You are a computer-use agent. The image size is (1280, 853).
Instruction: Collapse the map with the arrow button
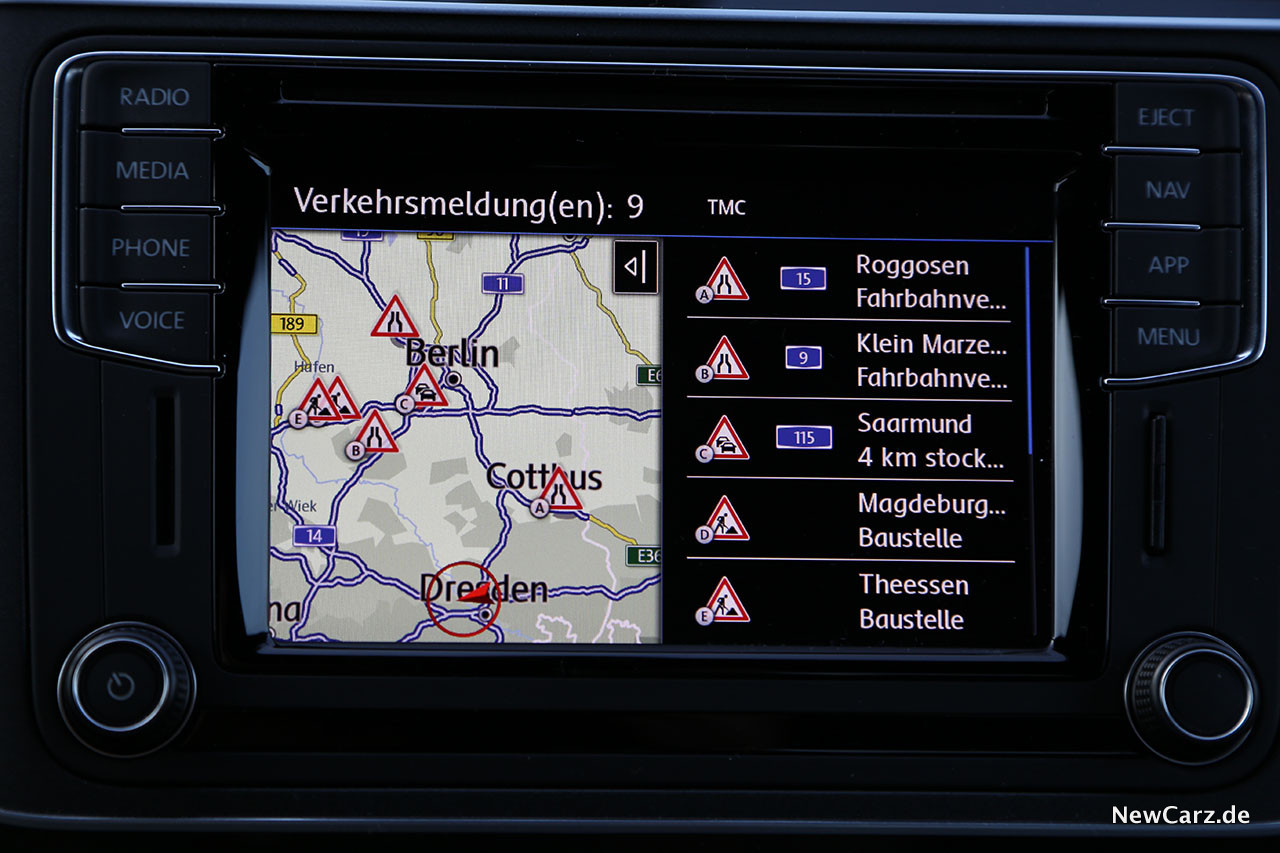636,267
